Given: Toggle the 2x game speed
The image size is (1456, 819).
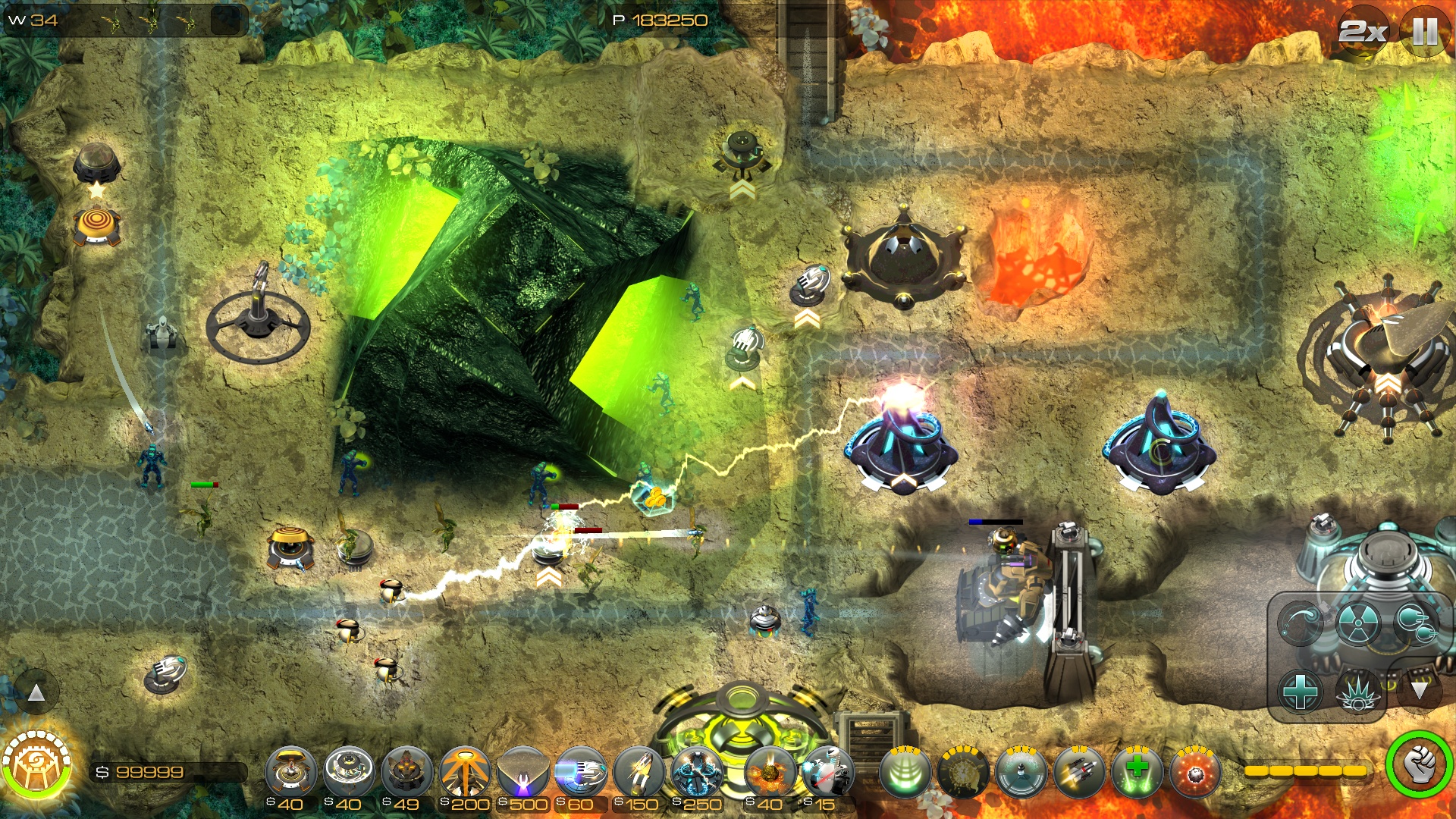Looking at the screenshot, I should 1363,32.
